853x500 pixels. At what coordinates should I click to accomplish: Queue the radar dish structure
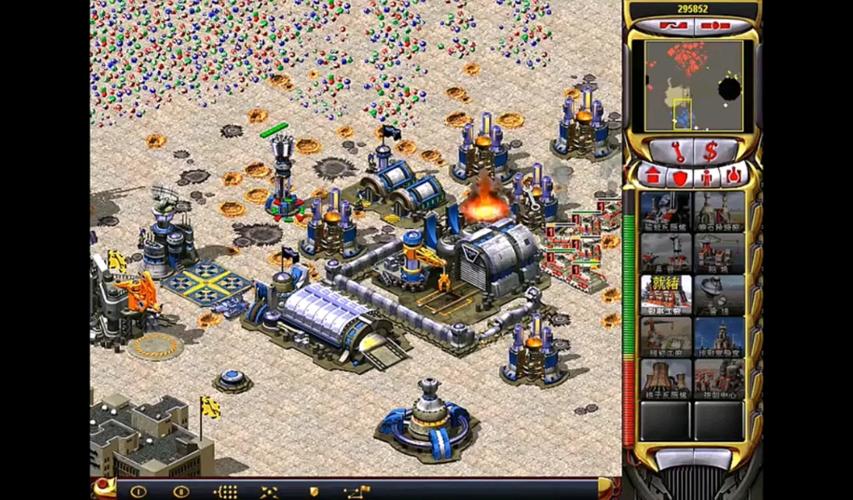[x=720, y=295]
